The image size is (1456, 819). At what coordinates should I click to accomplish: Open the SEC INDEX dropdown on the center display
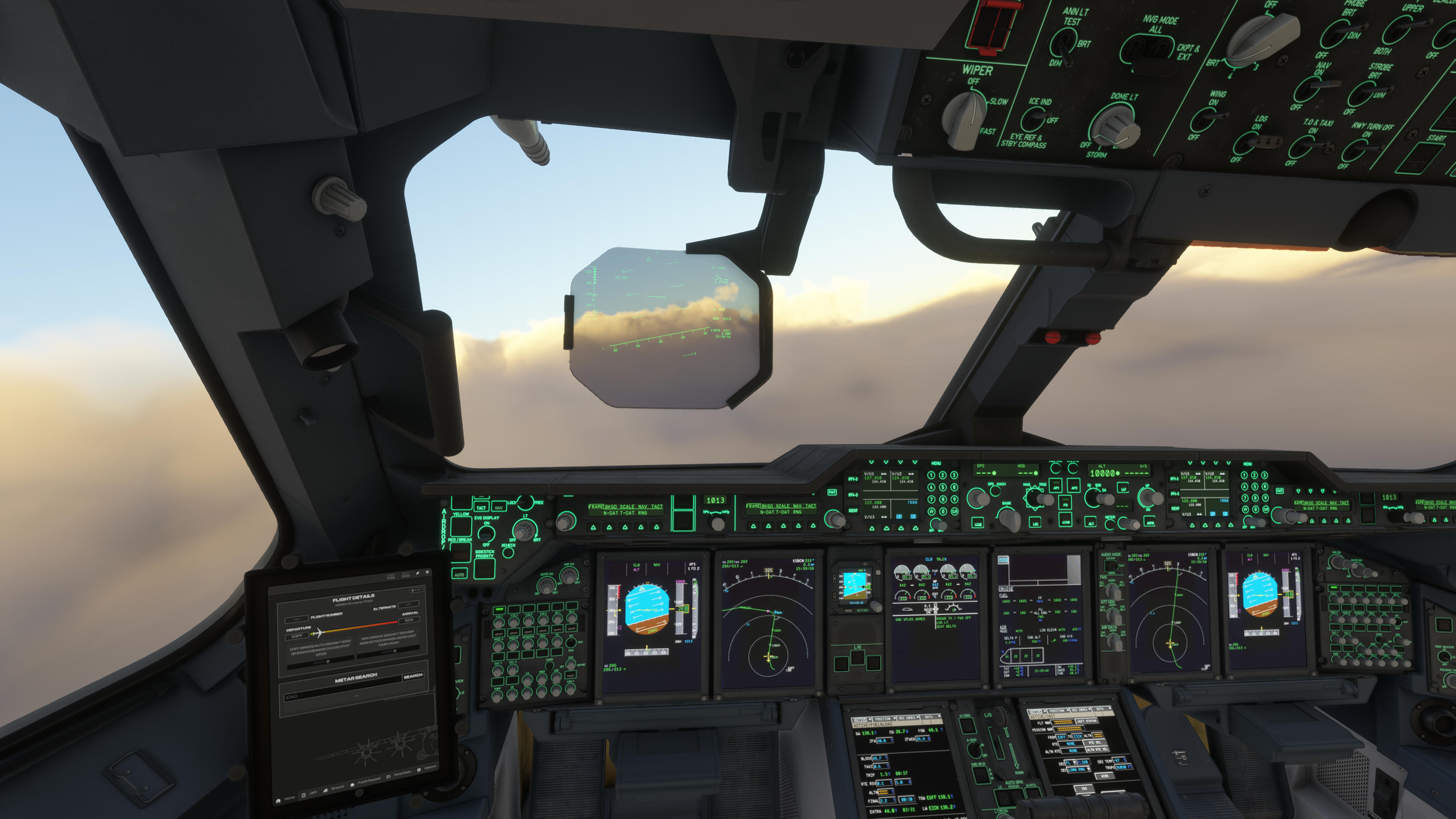(908, 717)
